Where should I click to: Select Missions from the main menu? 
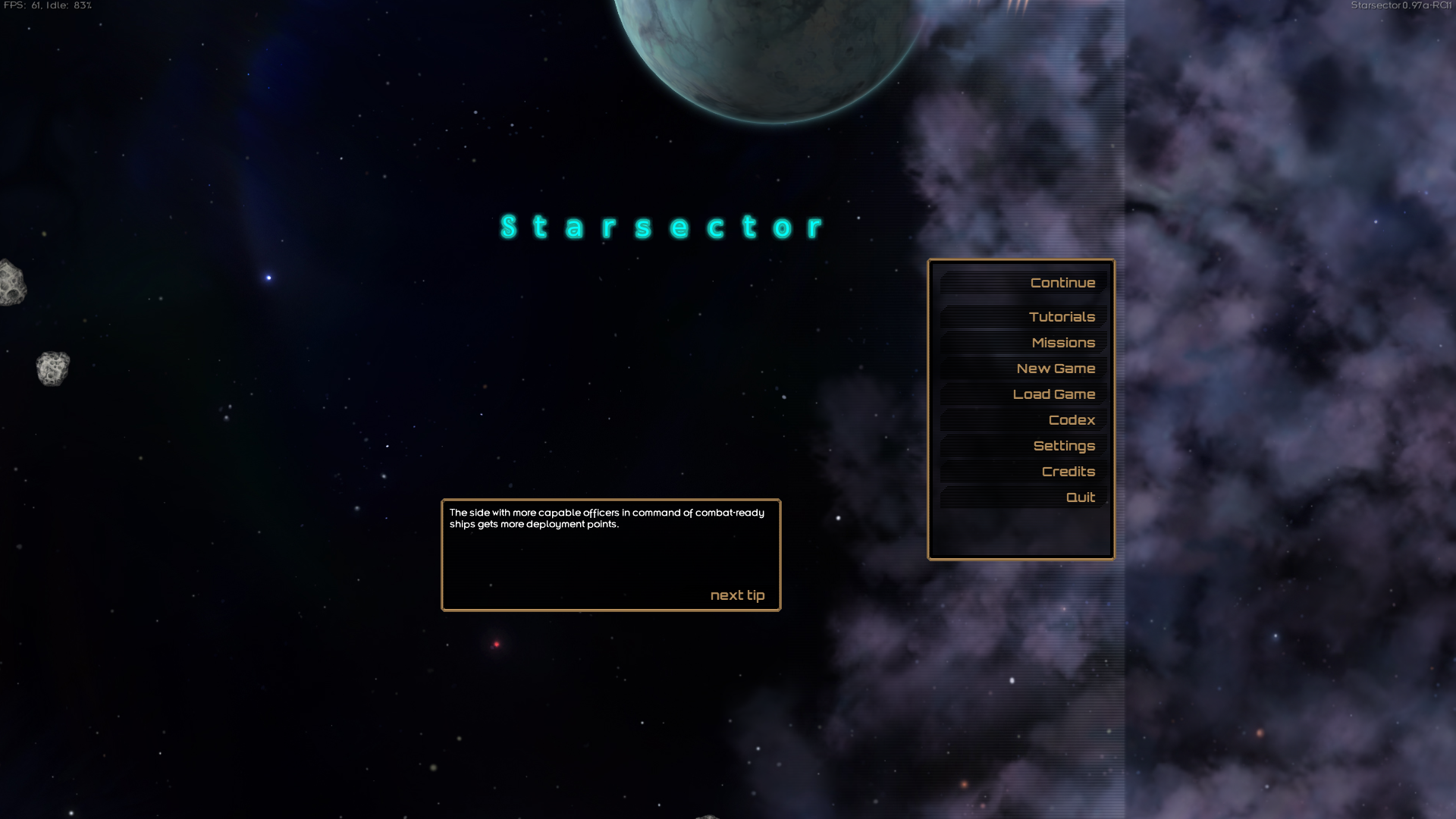(1063, 343)
